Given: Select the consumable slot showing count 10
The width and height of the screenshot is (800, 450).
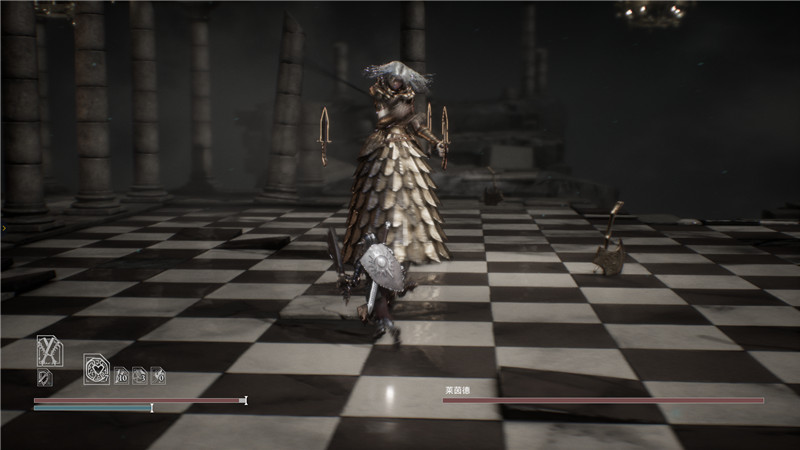Looking at the screenshot, I should [x=121, y=376].
